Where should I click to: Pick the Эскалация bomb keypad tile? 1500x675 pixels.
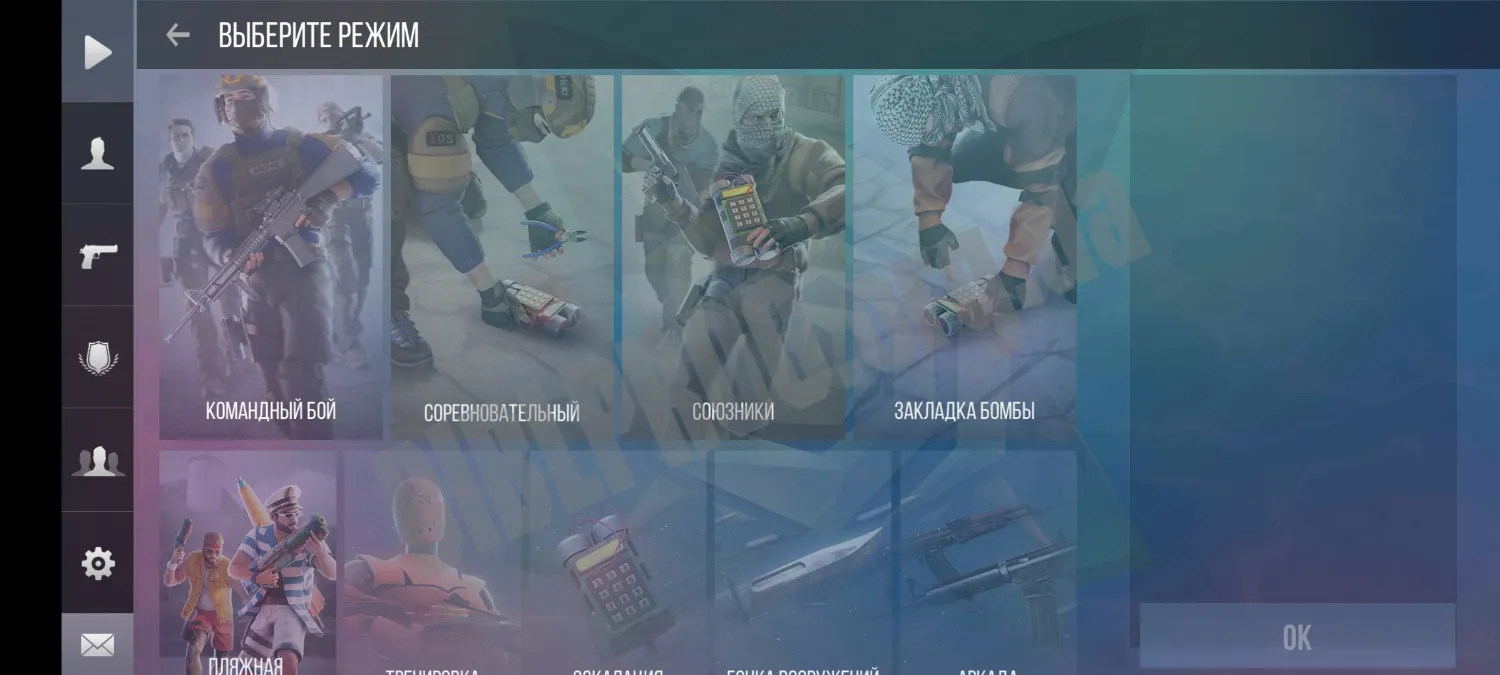click(618, 565)
